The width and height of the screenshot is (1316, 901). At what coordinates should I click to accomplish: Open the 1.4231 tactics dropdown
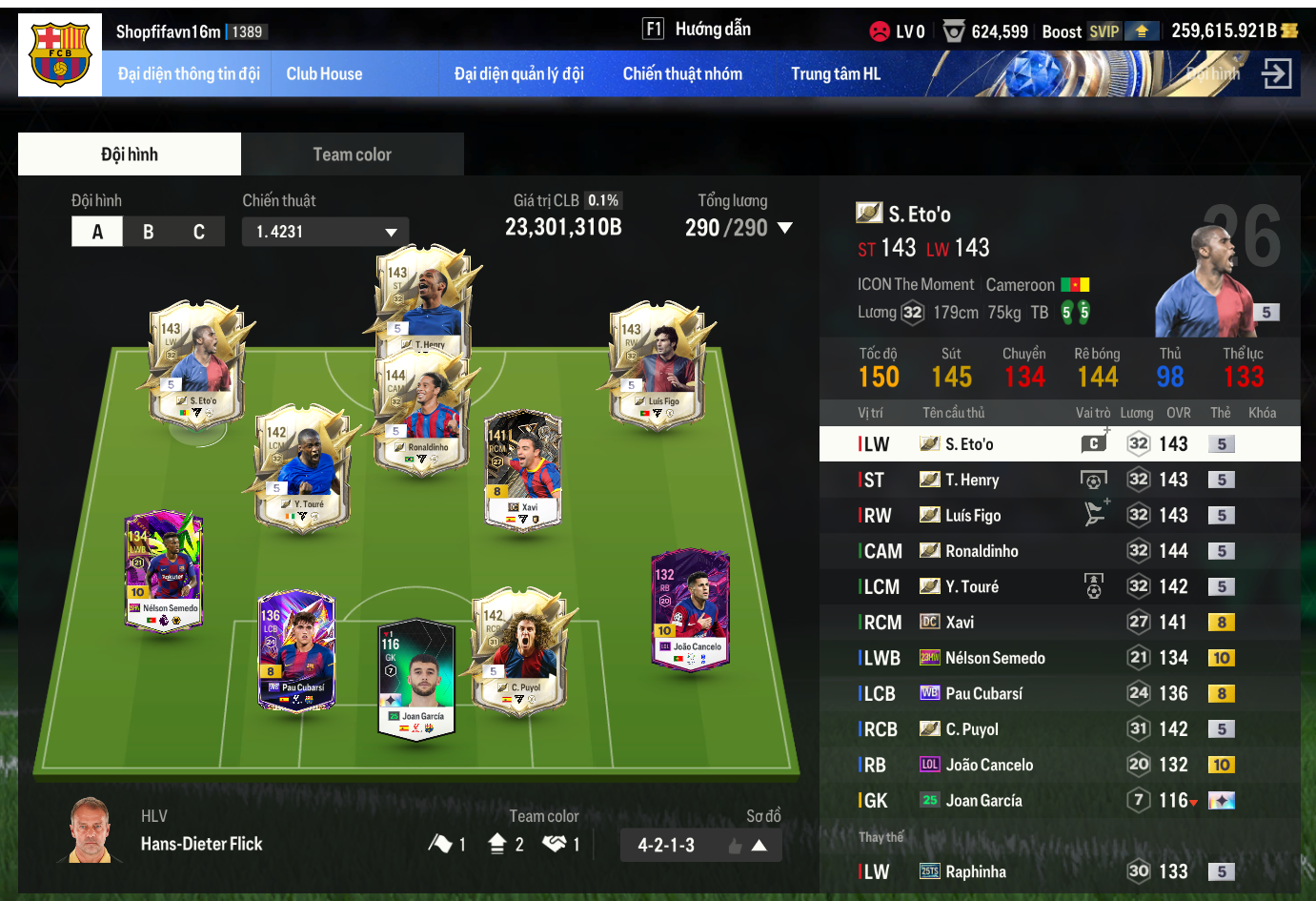(x=326, y=232)
